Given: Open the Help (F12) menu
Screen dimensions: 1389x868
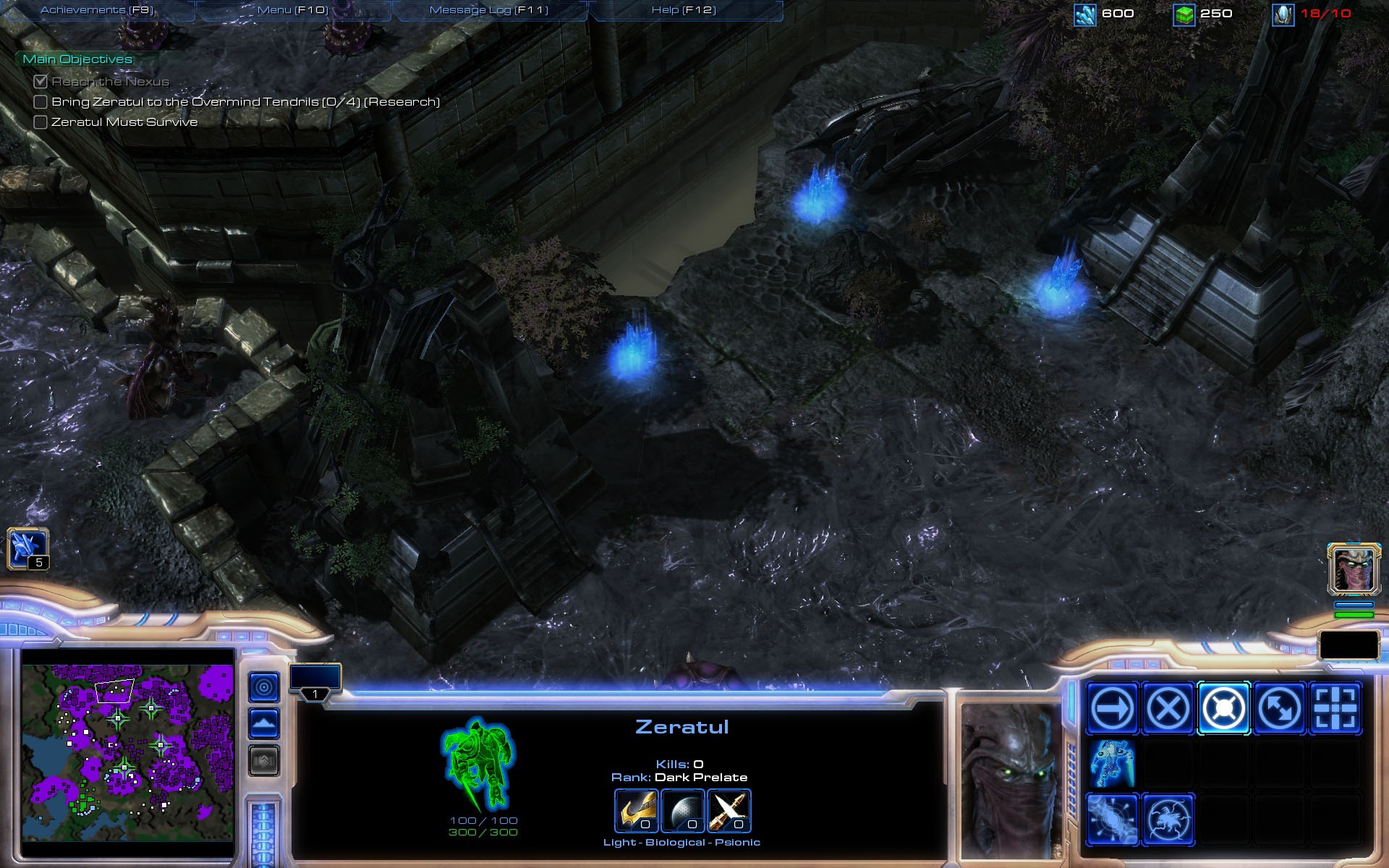Looking at the screenshot, I should (684, 10).
